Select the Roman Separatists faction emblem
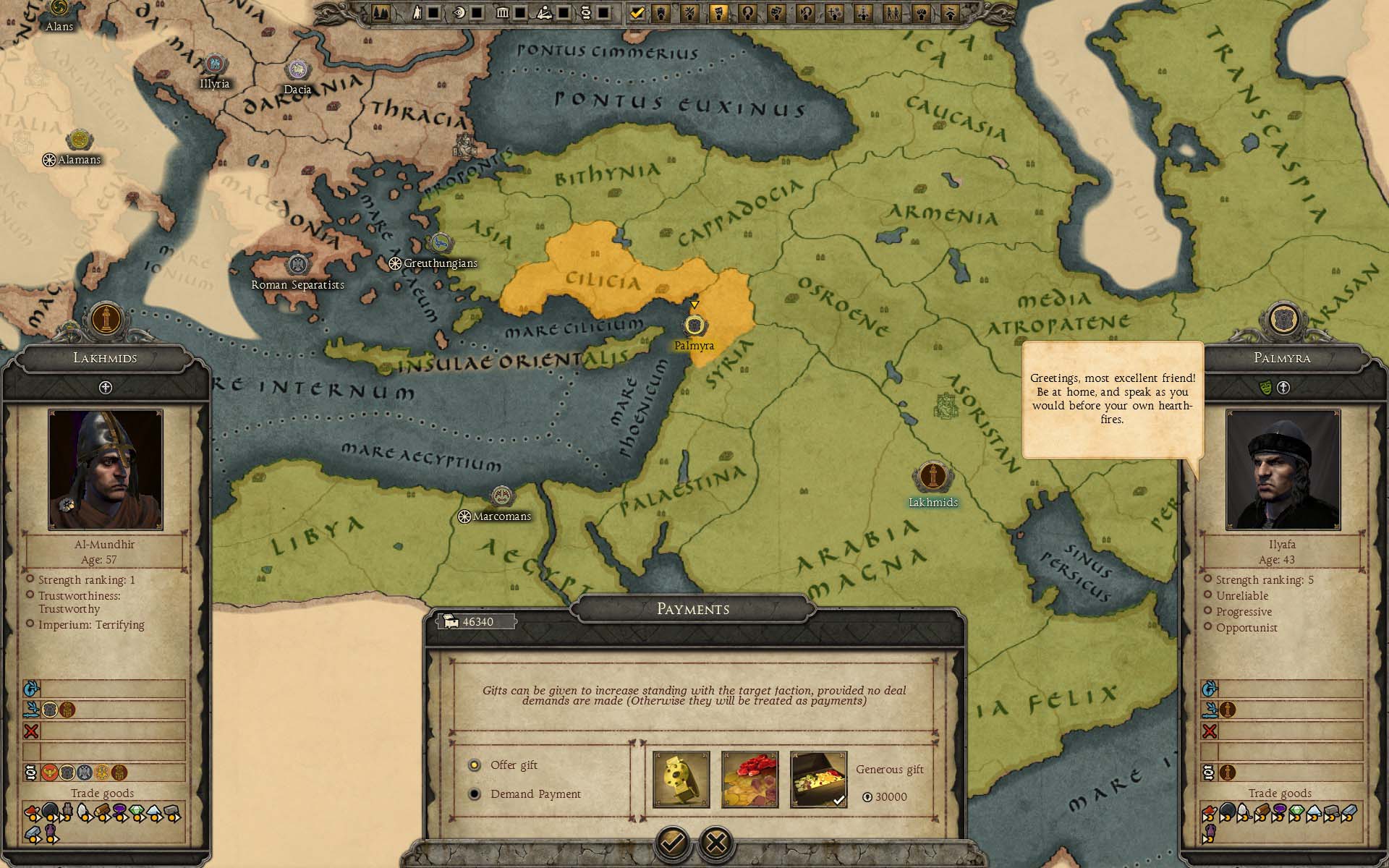The width and height of the screenshot is (1389, 868). [297, 265]
